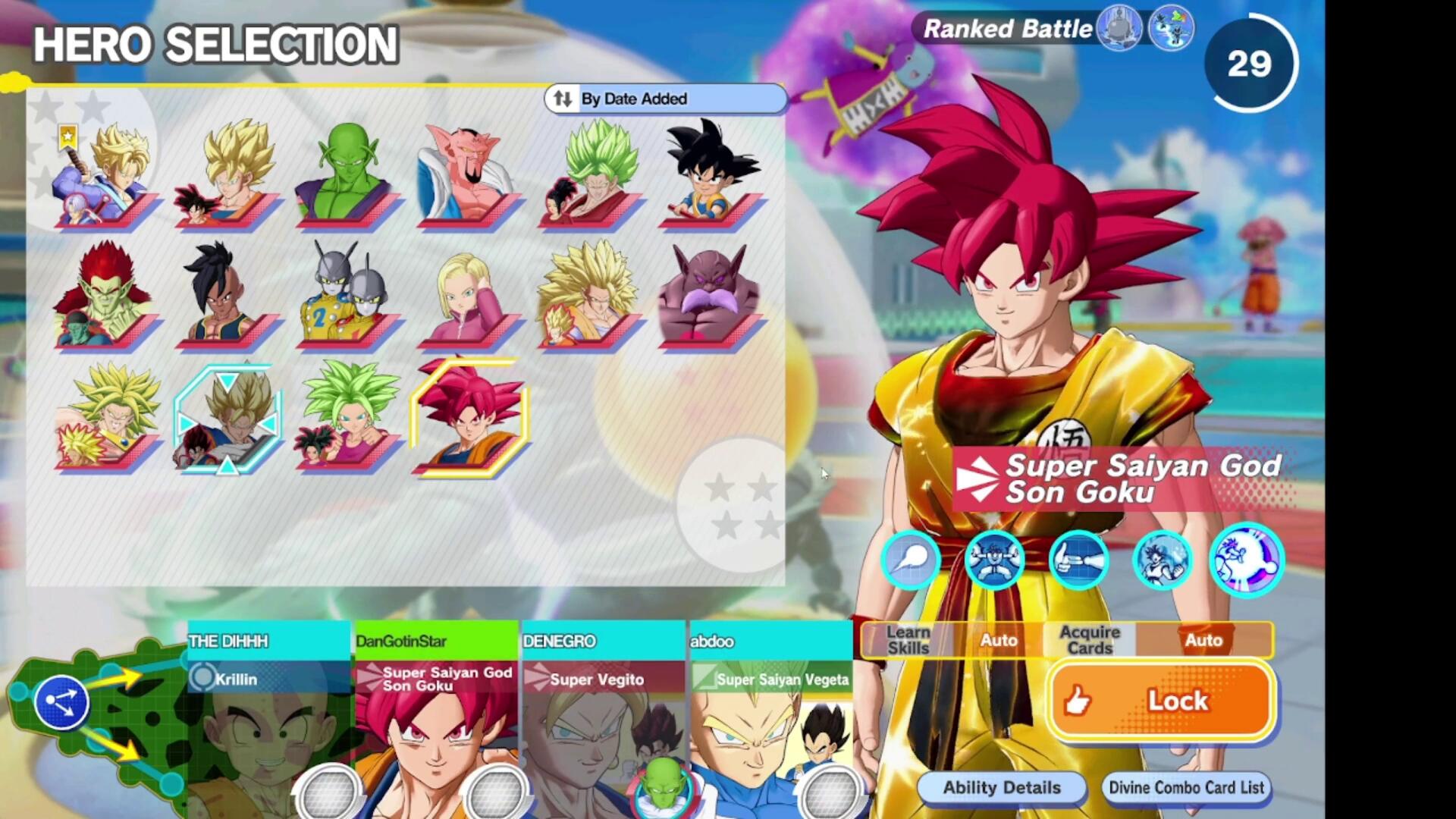The image size is (1456, 819).
Task: Select the Trunks portrait with star badge
Action: [105, 176]
